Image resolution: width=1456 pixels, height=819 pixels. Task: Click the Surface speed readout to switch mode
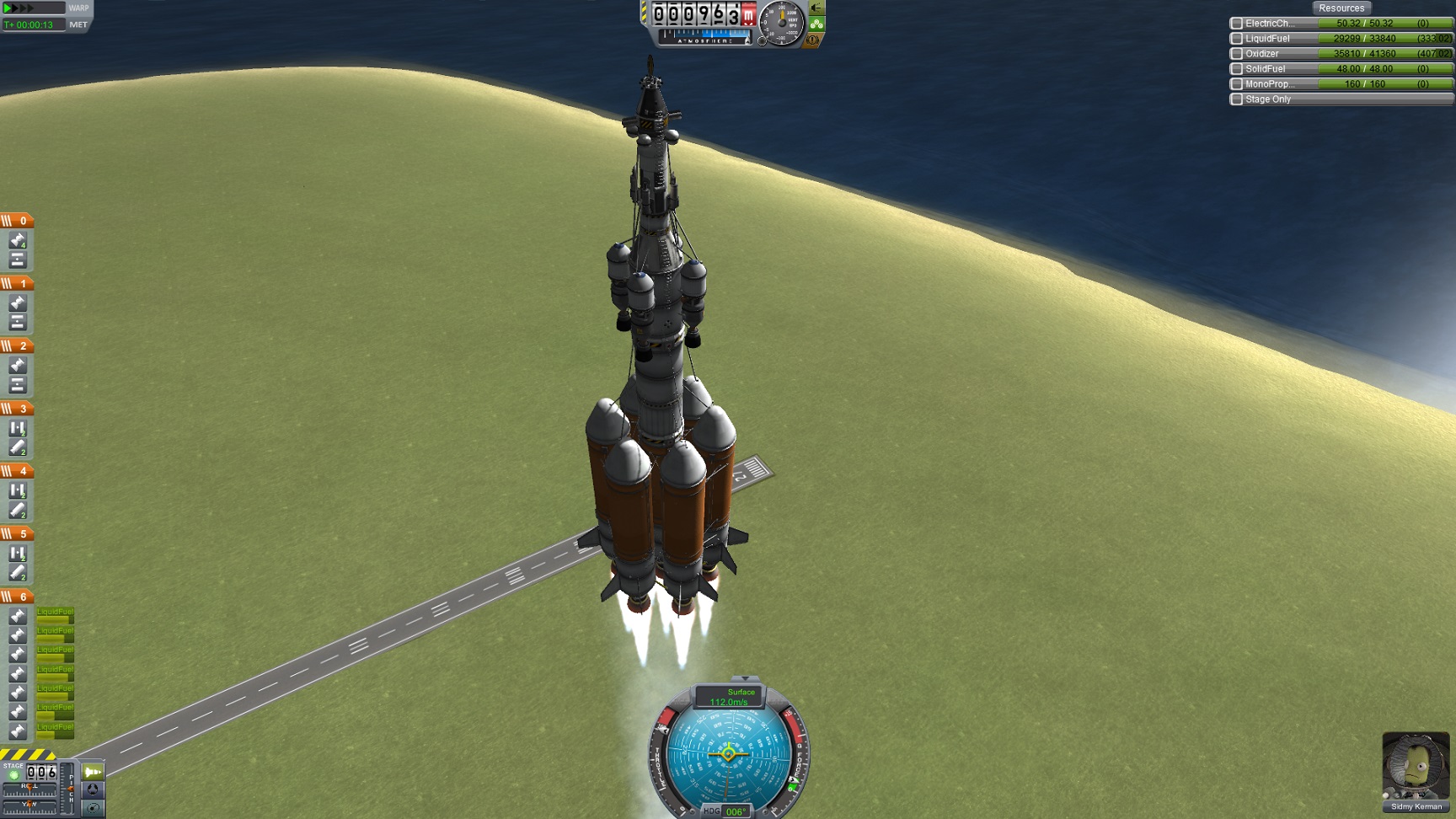point(729,697)
